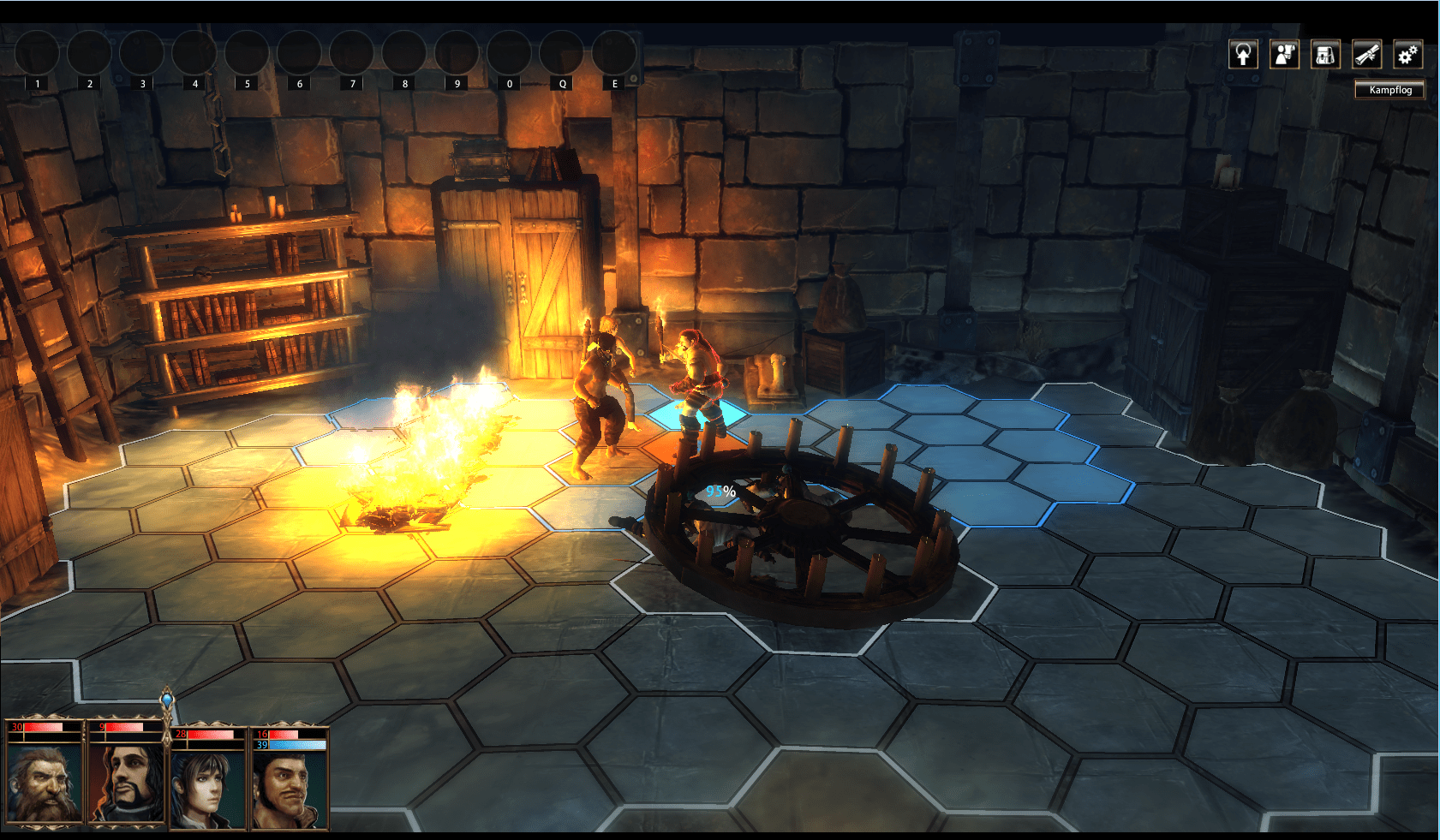Open the backpack inventory
Screen dimensions: 1440x840
[x=1325, y=55]
